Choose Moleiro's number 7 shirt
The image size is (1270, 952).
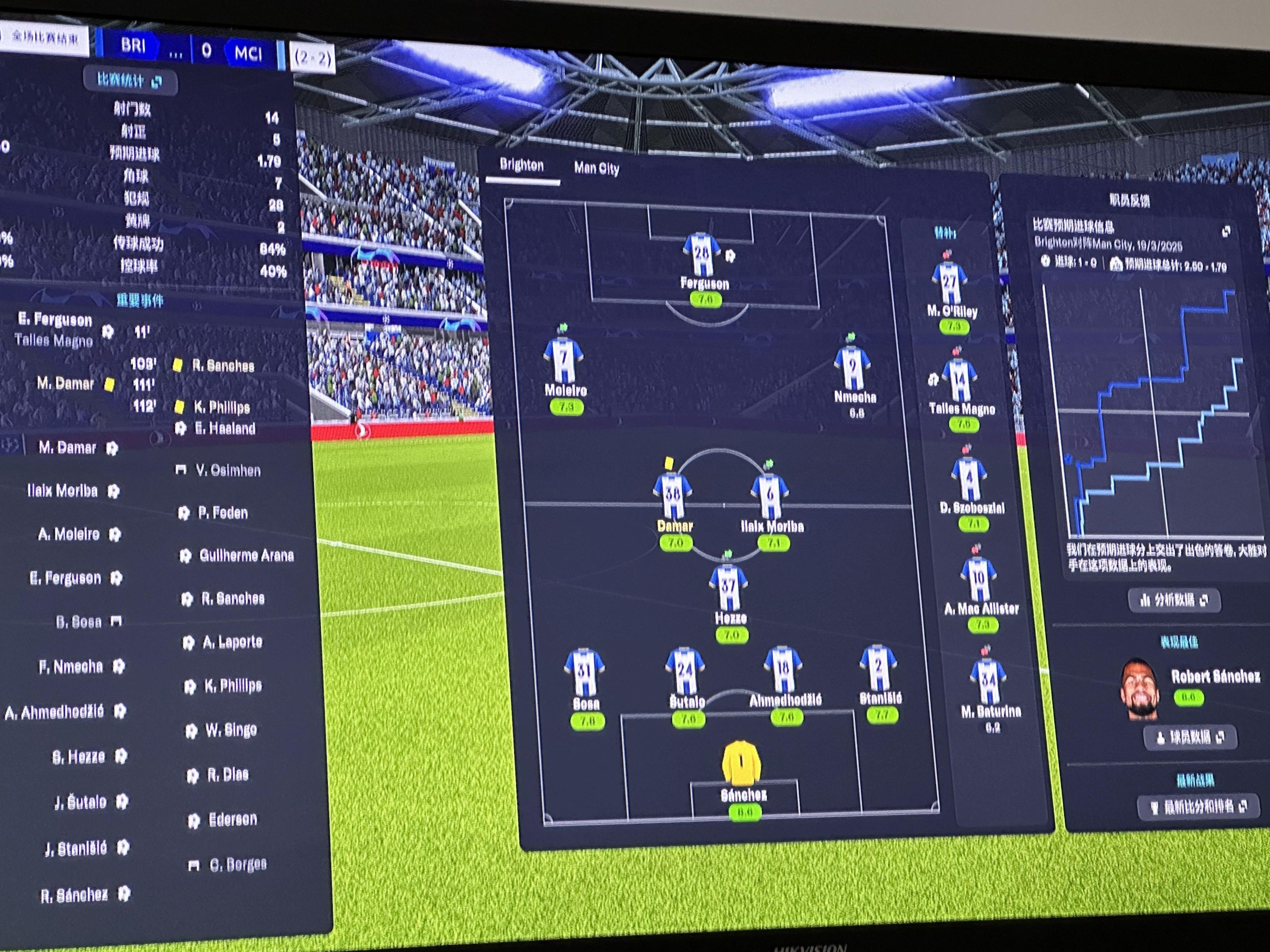(564, 361)
